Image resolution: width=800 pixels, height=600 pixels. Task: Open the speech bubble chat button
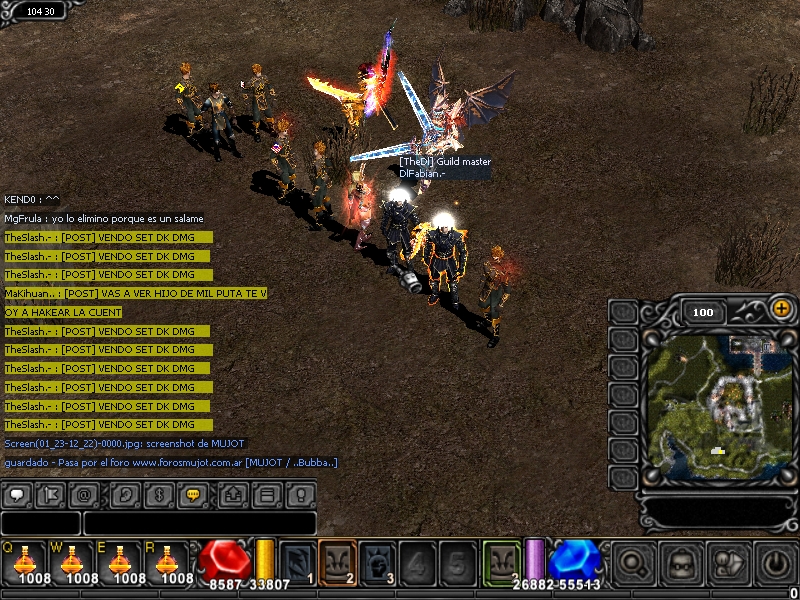[18, 494]
